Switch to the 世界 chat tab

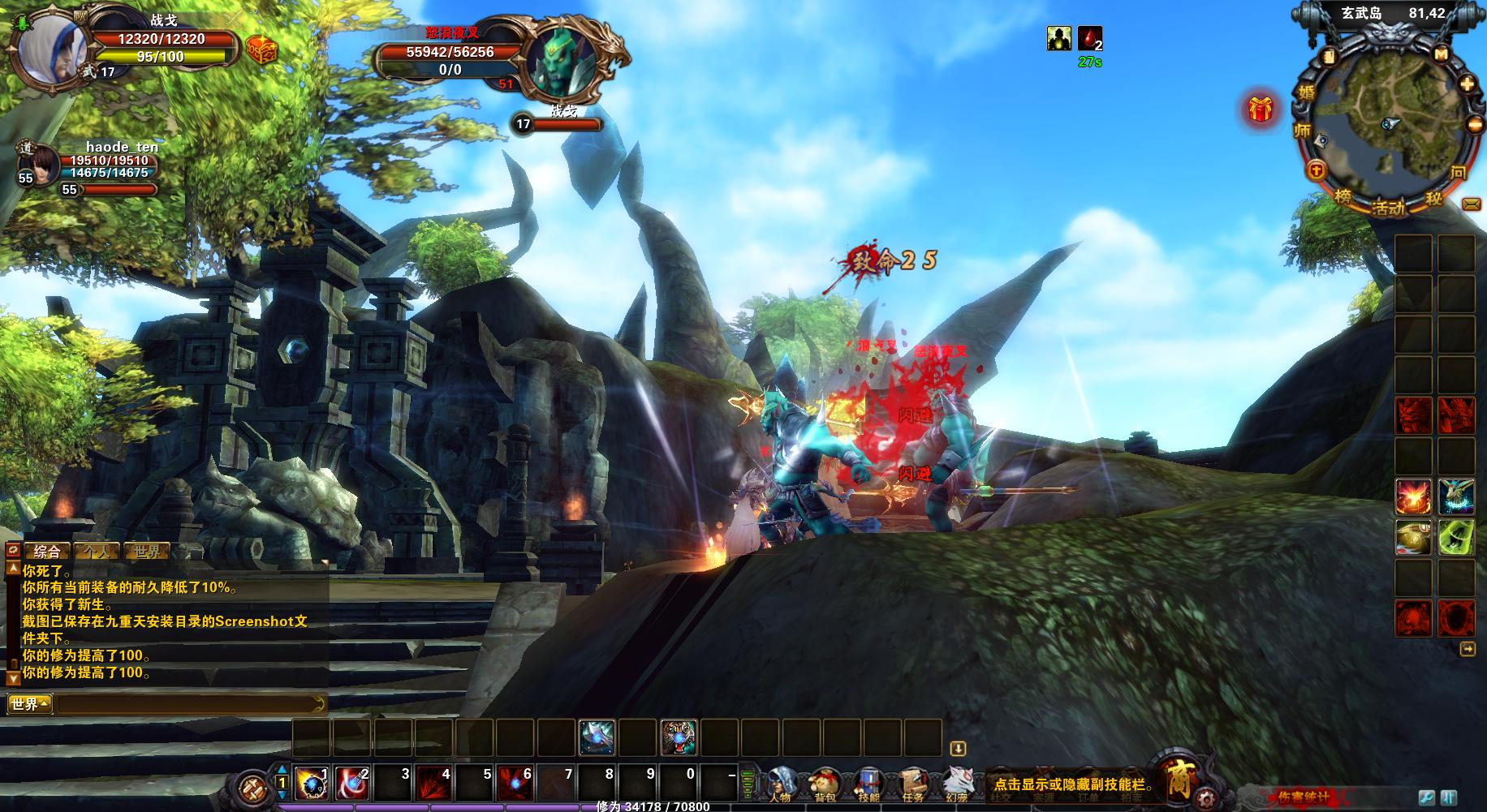tap(148, 552)
